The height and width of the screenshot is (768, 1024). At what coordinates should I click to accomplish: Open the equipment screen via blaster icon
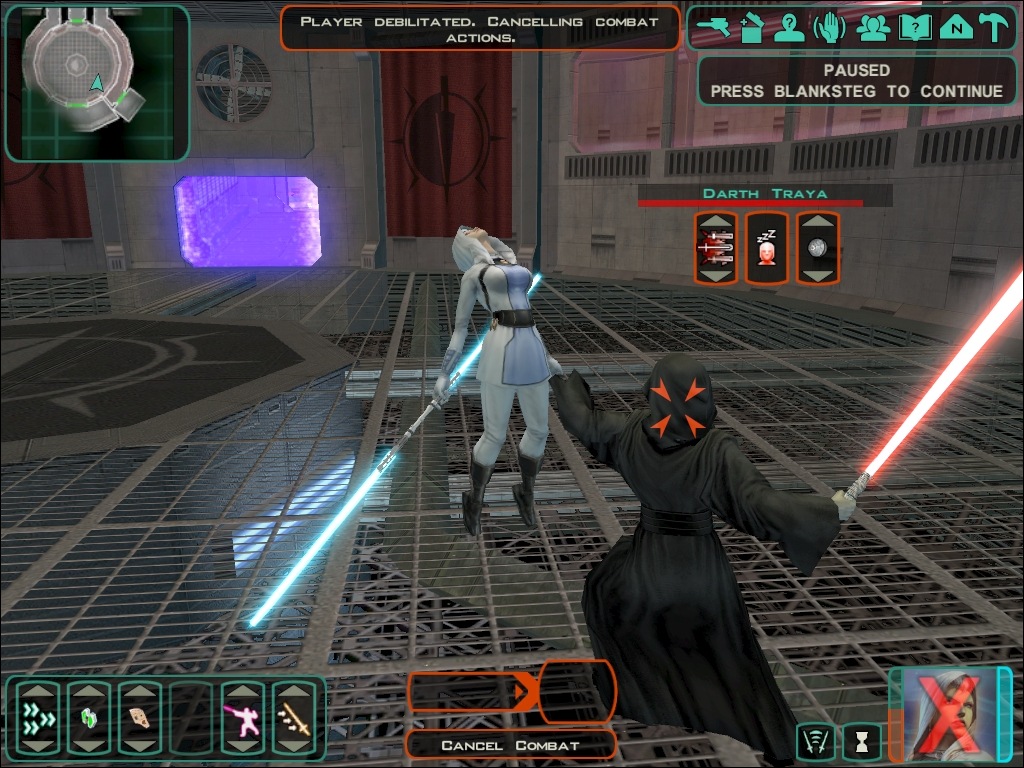point(712,28)
